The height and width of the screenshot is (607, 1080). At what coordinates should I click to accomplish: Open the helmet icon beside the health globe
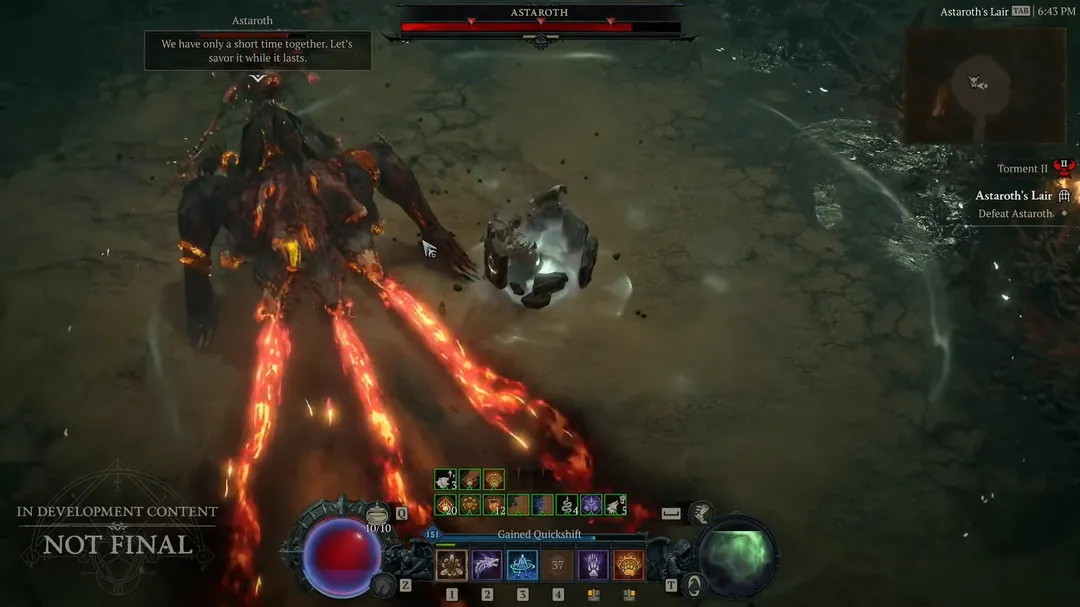click(x=381, y=585)
